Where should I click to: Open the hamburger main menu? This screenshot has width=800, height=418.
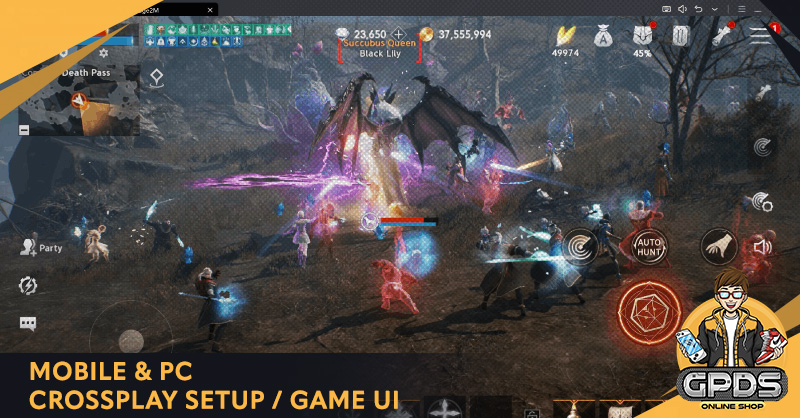(761, 34)
